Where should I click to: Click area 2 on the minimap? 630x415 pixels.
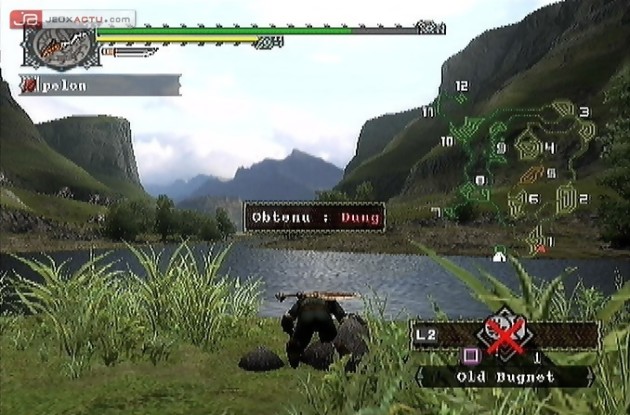[x=583, y=198]
